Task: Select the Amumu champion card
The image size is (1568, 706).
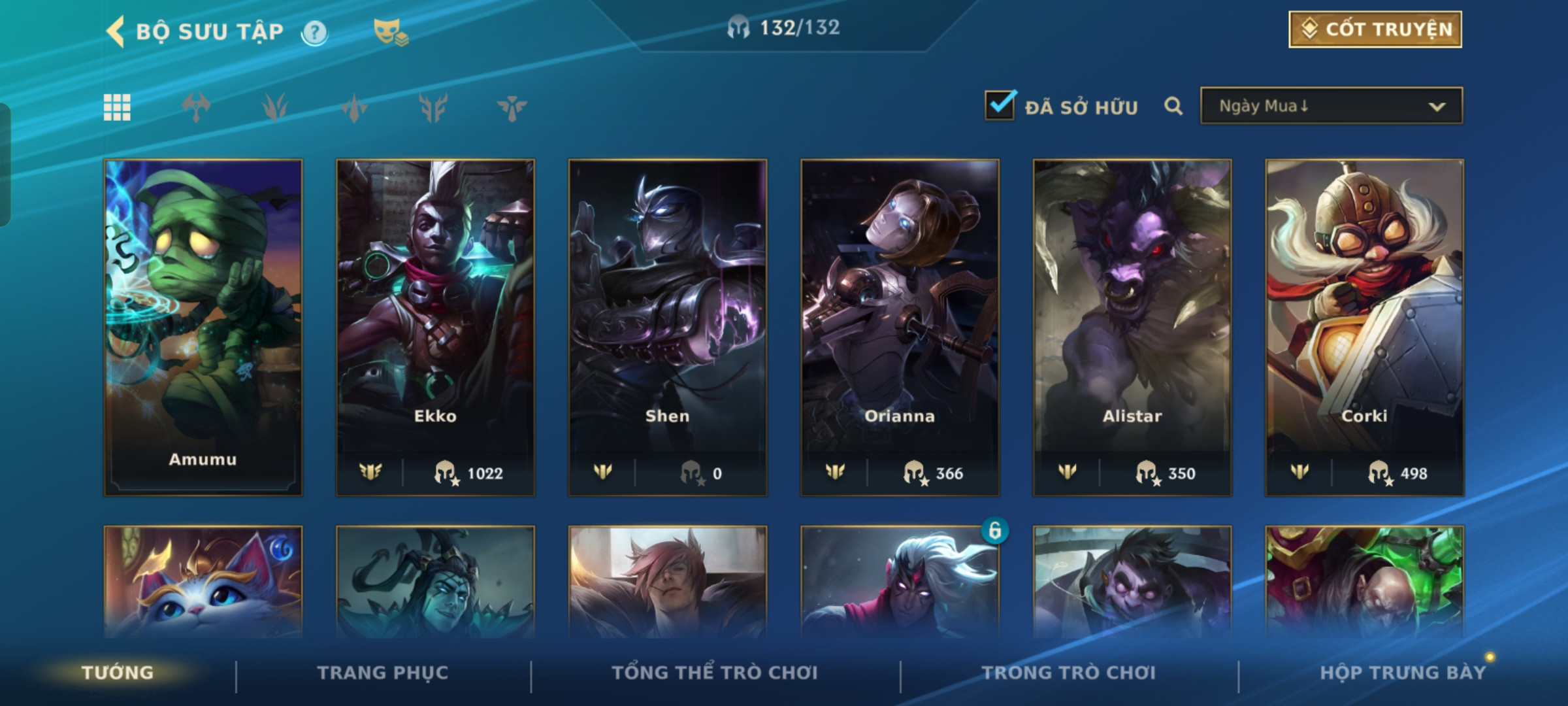Action: coord(203,327)
